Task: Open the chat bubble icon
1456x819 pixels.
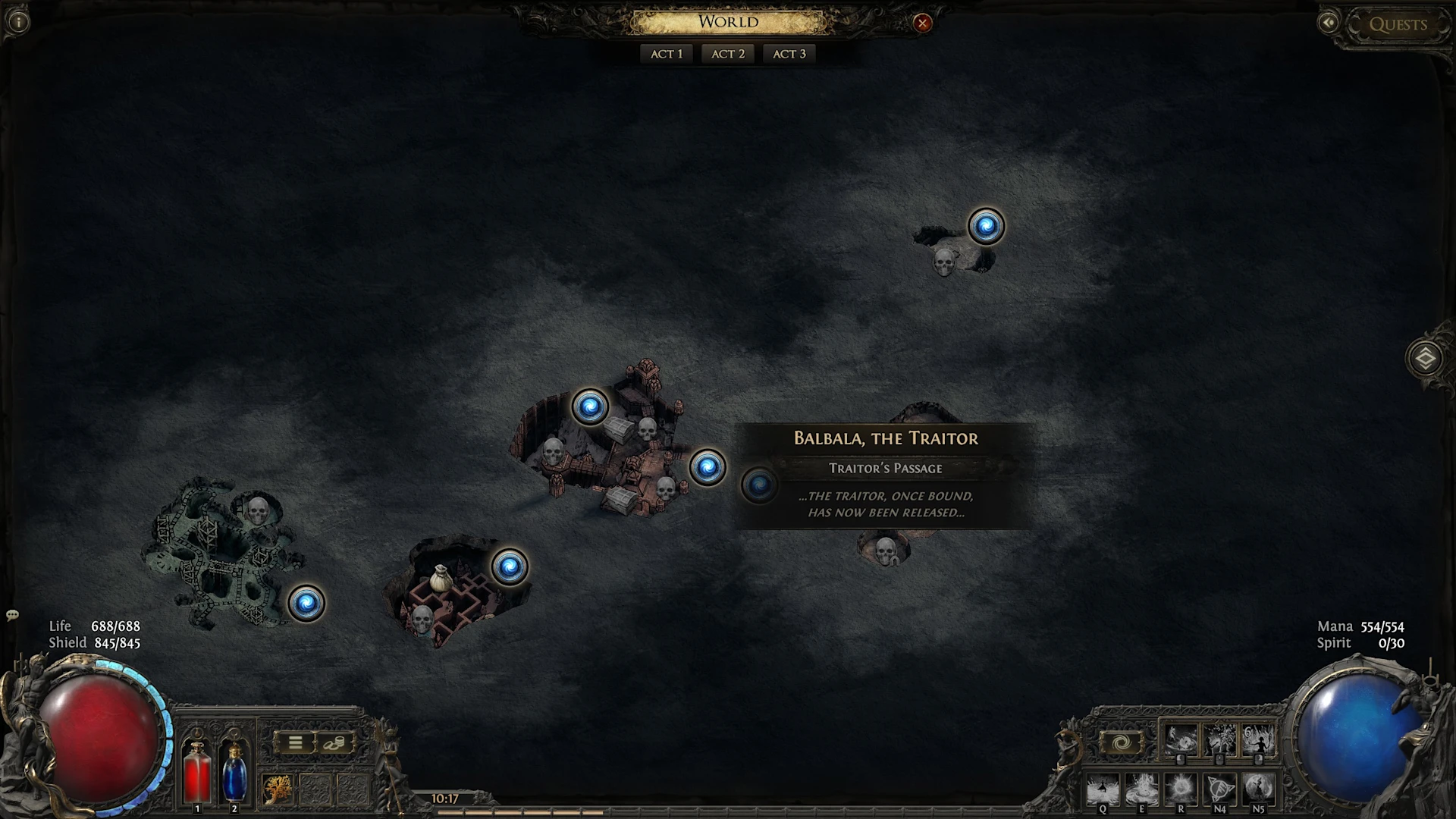Action: tap(12, 615)
